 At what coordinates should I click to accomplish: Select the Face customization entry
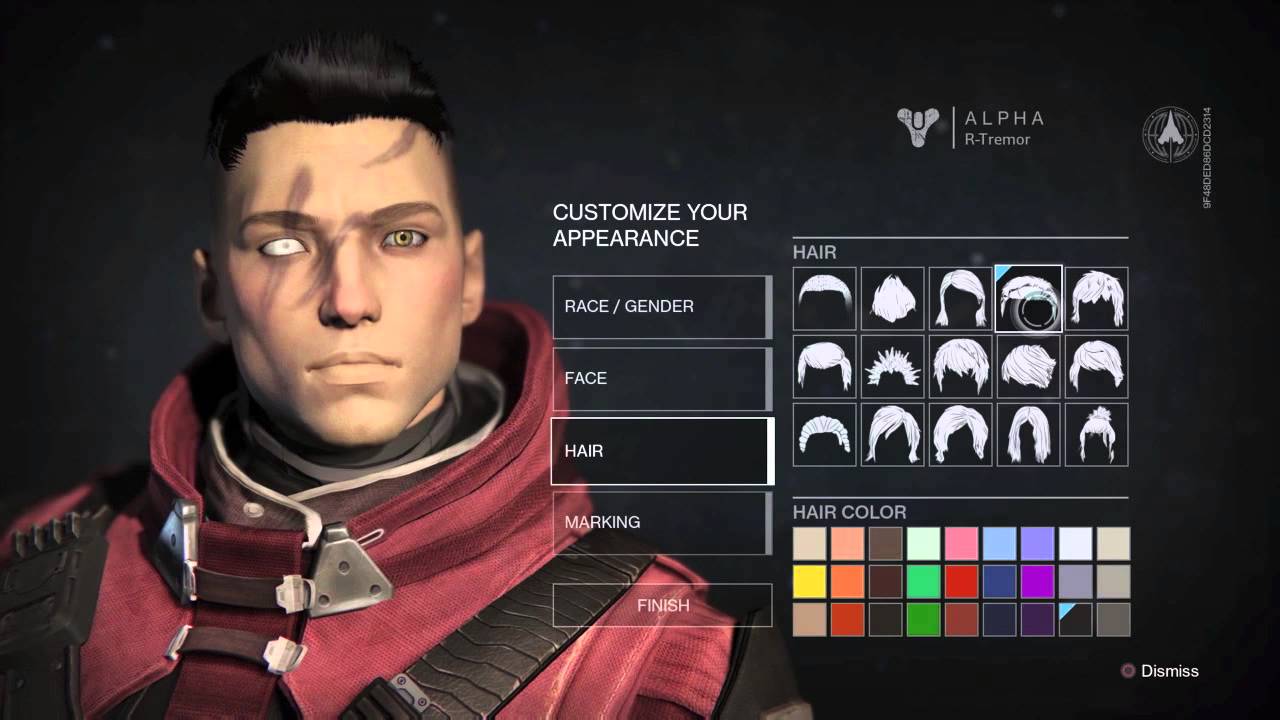tap(661, 378)
